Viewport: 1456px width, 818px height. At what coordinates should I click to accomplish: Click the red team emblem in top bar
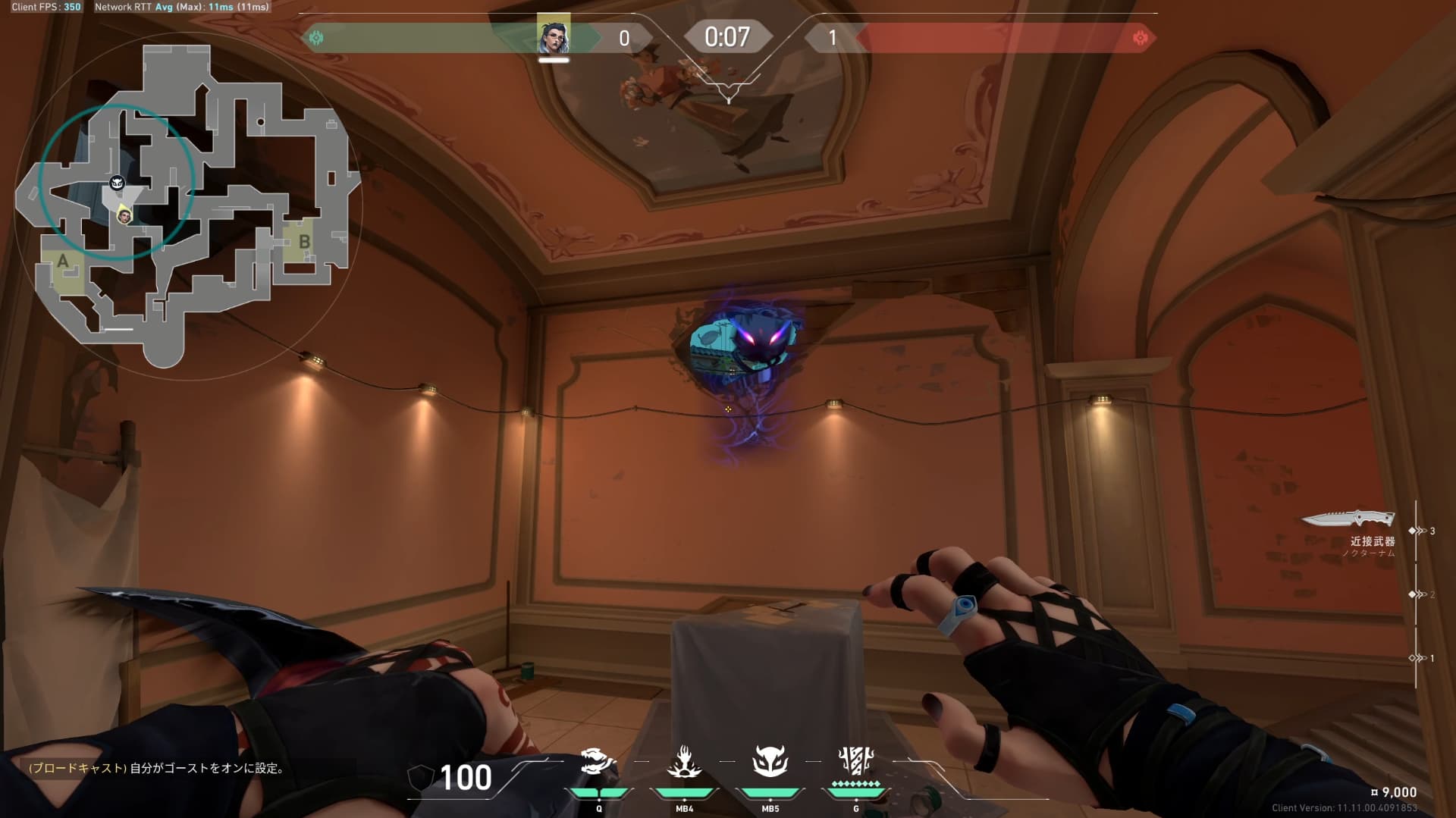[x=1139, y=38]
